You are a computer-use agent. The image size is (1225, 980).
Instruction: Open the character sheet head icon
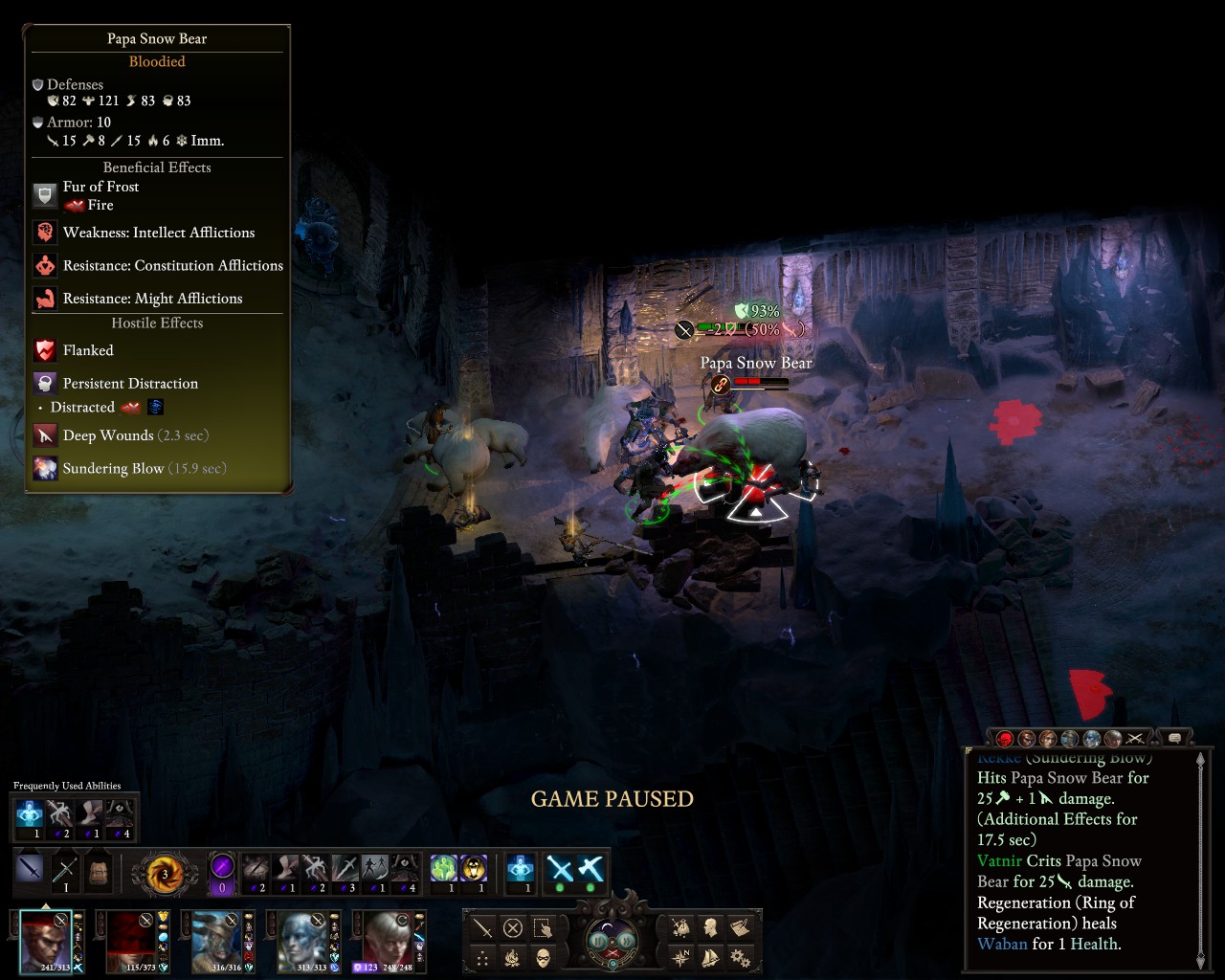[x=710, y=926]
